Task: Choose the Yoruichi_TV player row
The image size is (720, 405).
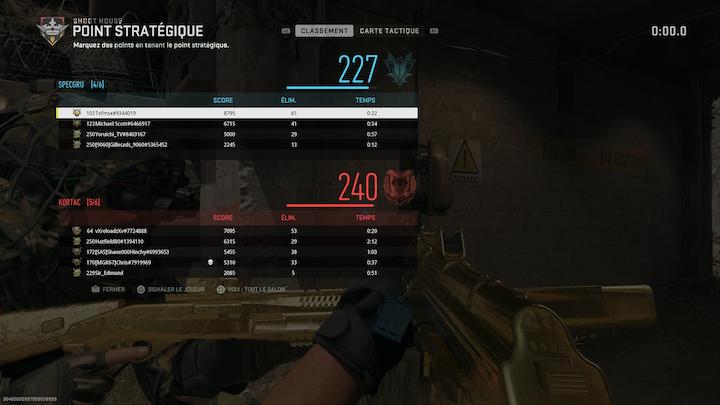Action: click(x=237, y=134)
